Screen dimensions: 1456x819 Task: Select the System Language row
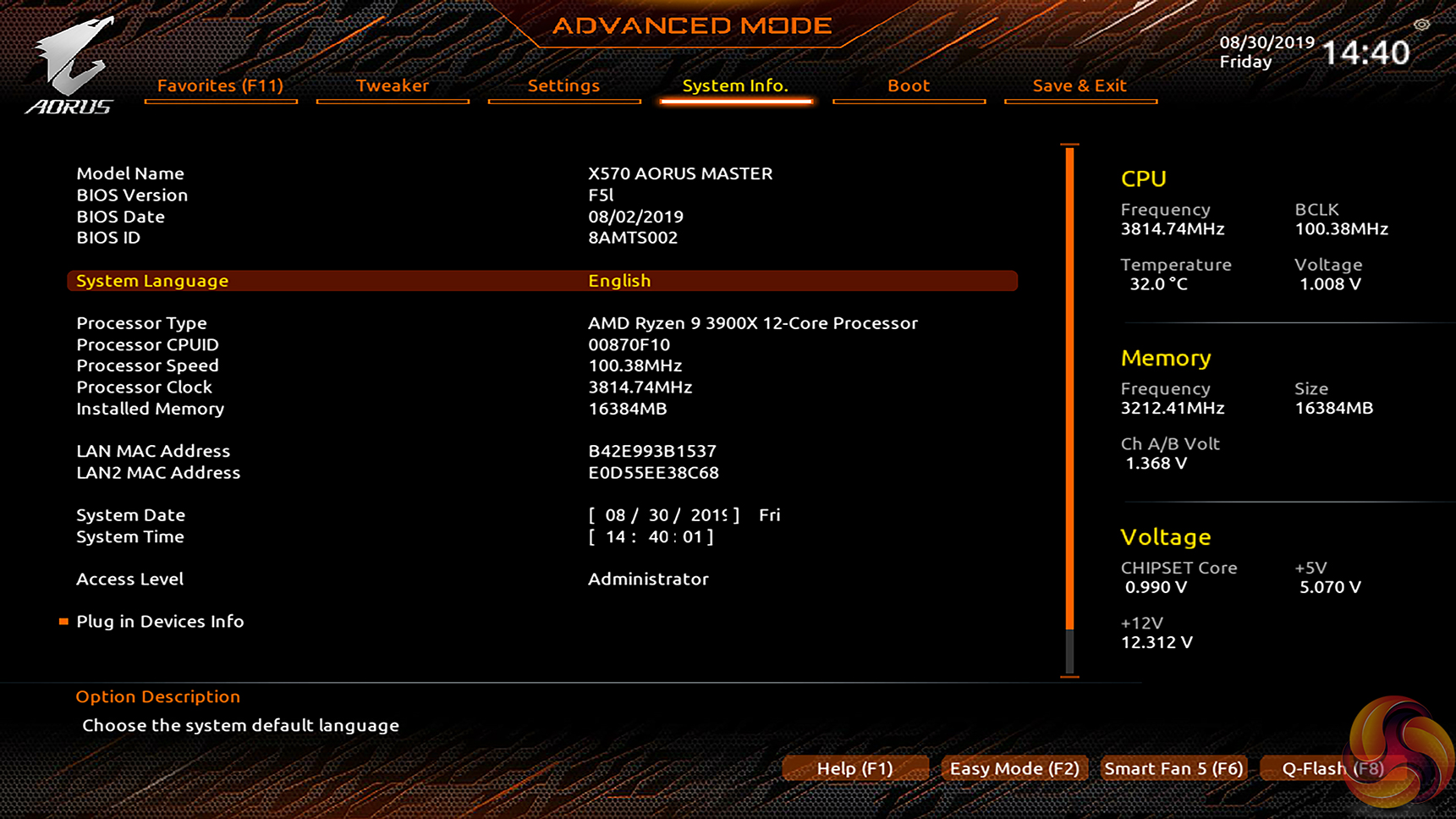point(541,281)
